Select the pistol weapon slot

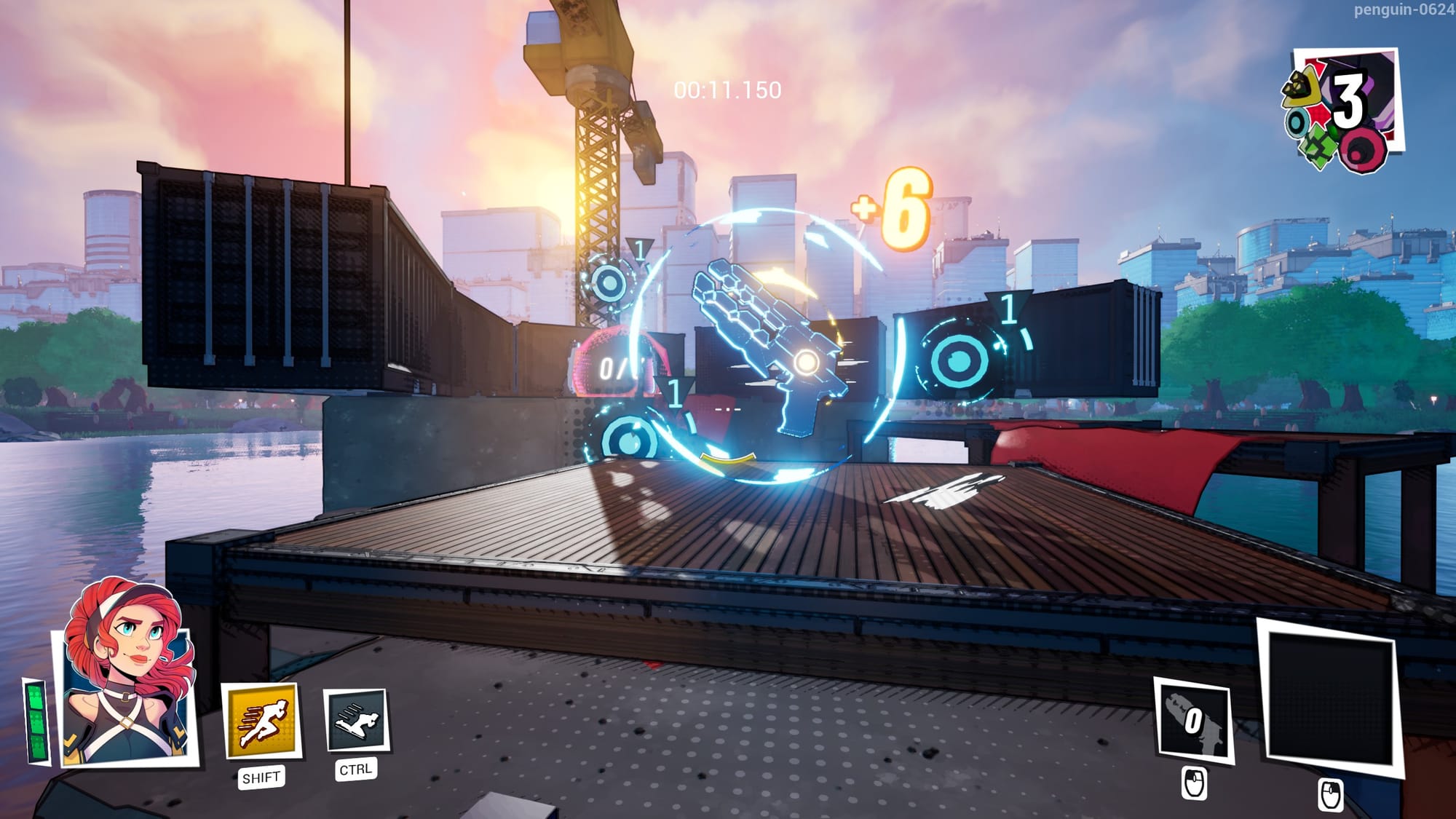[x=1192, y=720]
